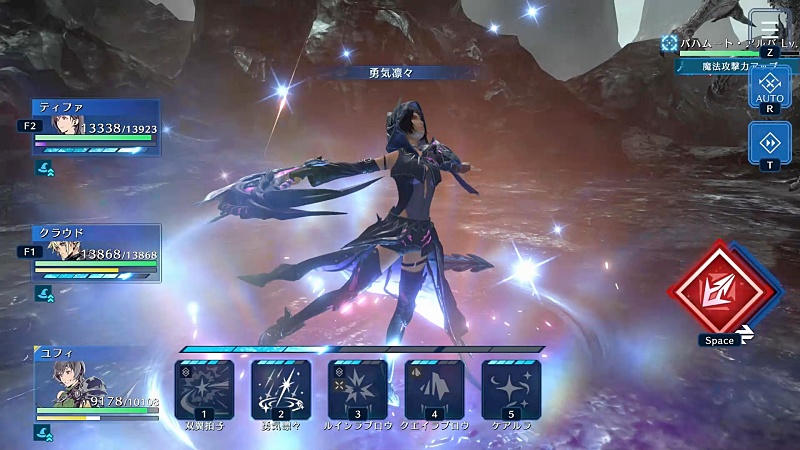Cast the ケアルラ healing spell

tap(511, 390)
